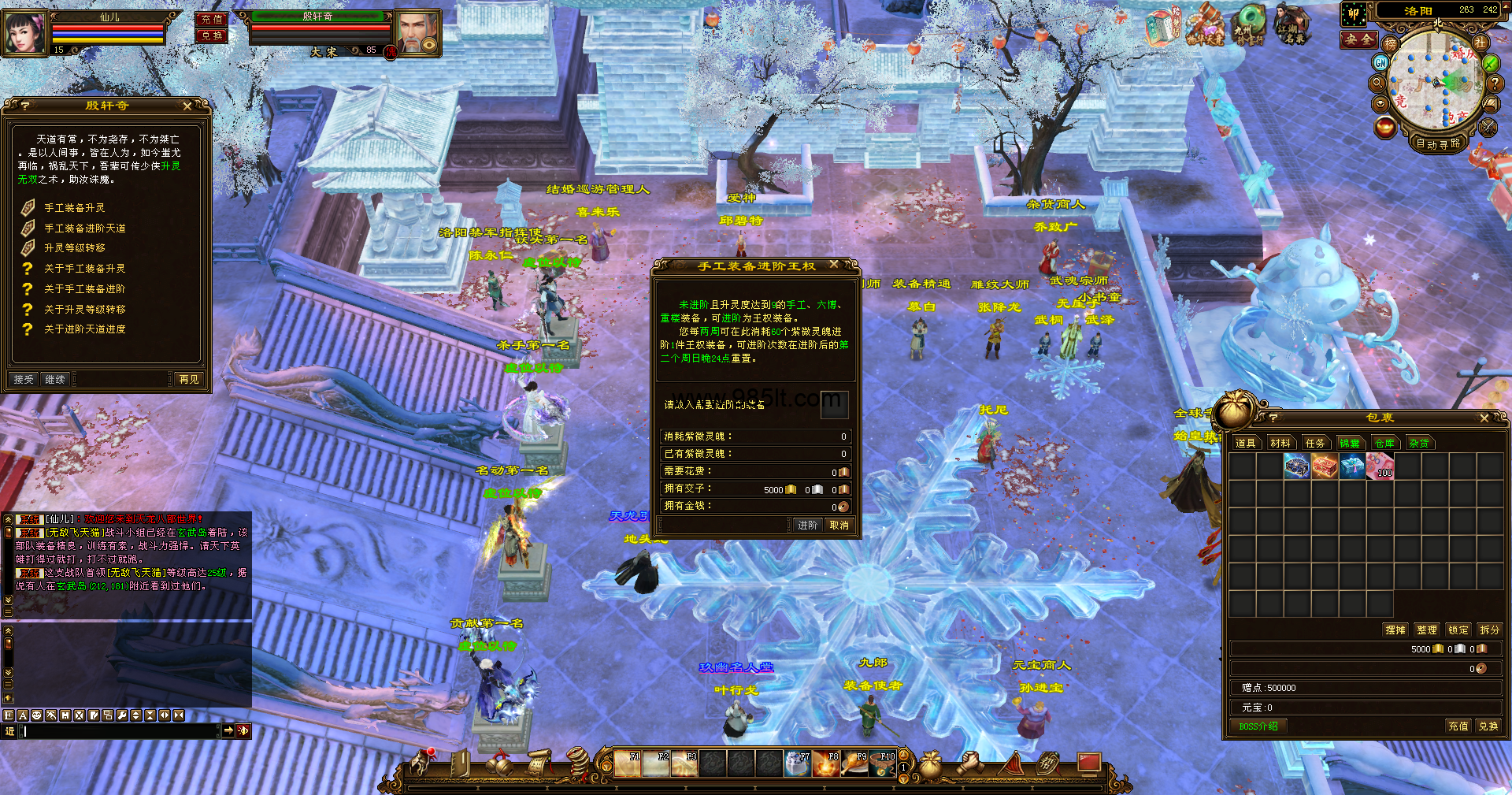The image size is (1512, 795).
Task: Open the 关于进阶天道进度 help entry
Action: click(x=84, y=329)
